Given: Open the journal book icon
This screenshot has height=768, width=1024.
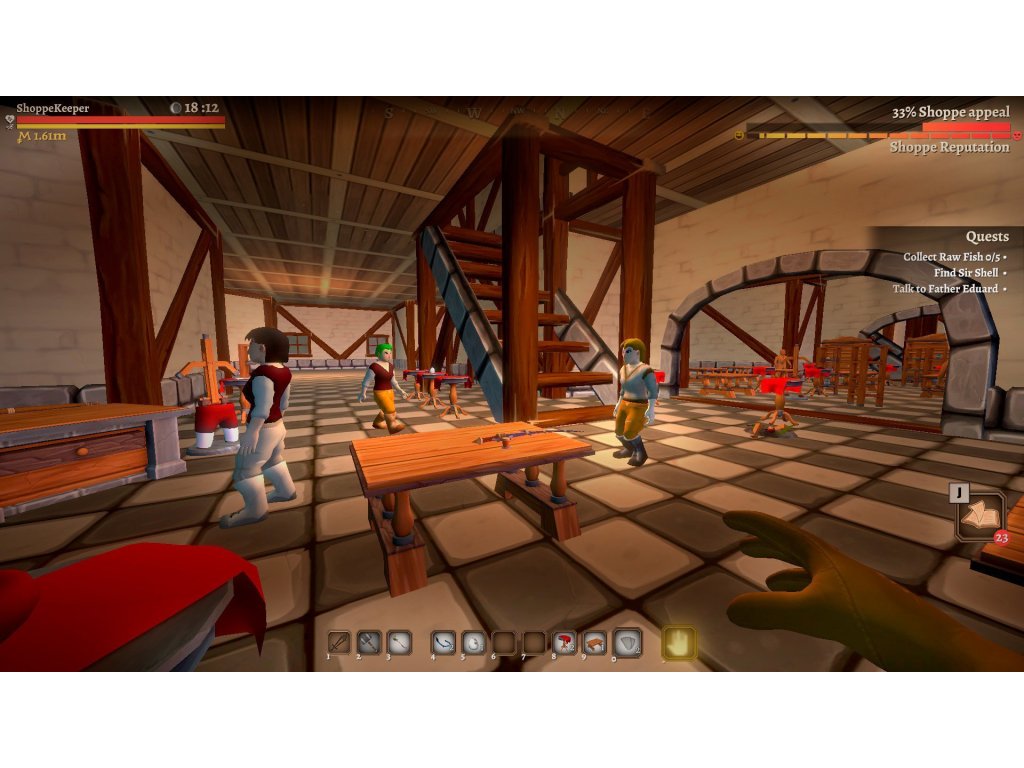Looking at the screenshot, I should coord(979,516).
